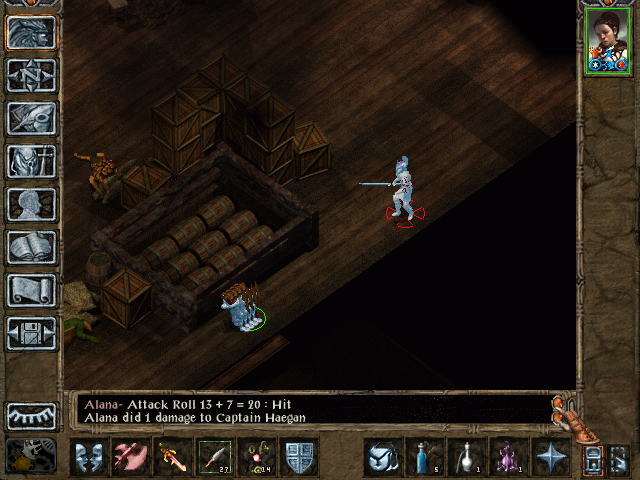Toggle pause using the clock button
The height and width of the screenshot is (480, 640).
click(31, 456)
